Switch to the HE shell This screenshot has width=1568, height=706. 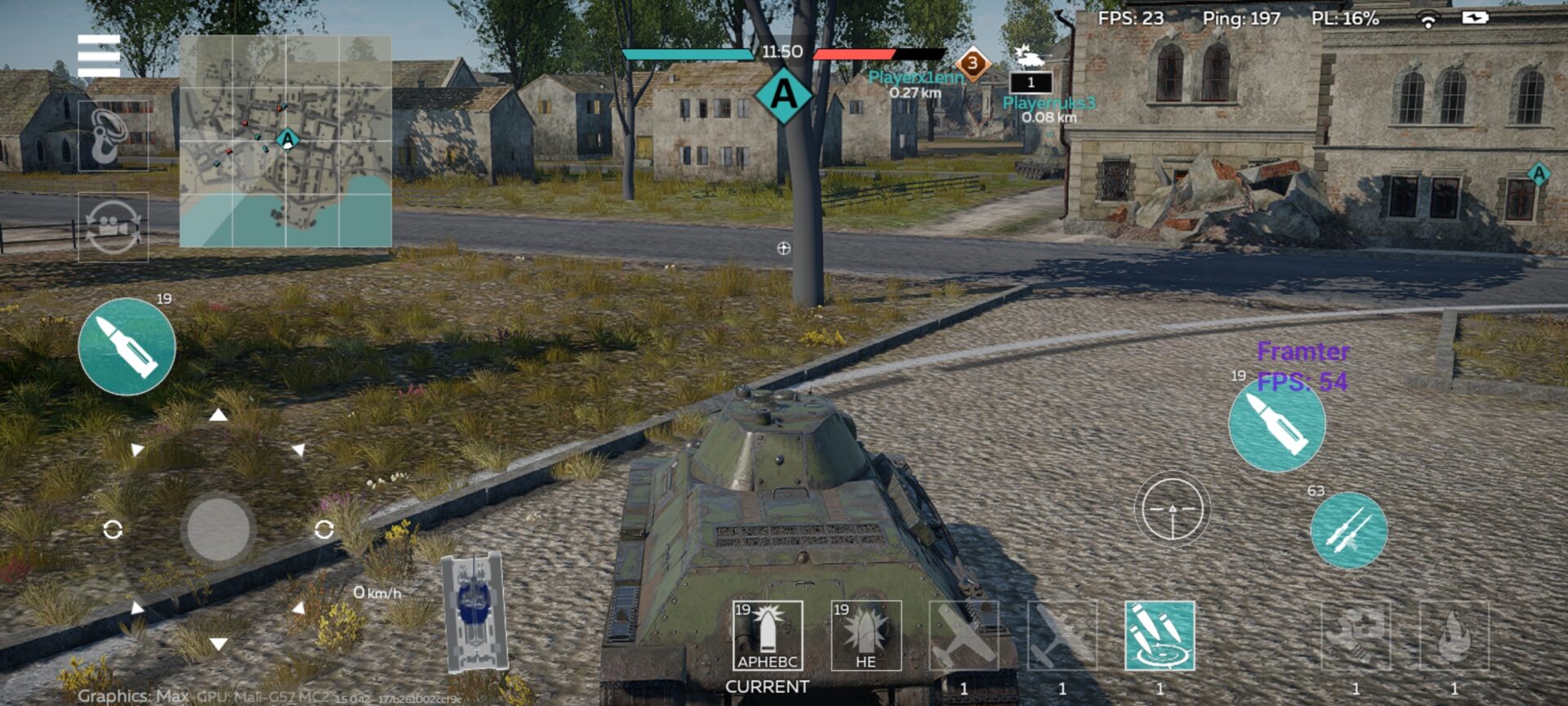click(x=866, y=636)
